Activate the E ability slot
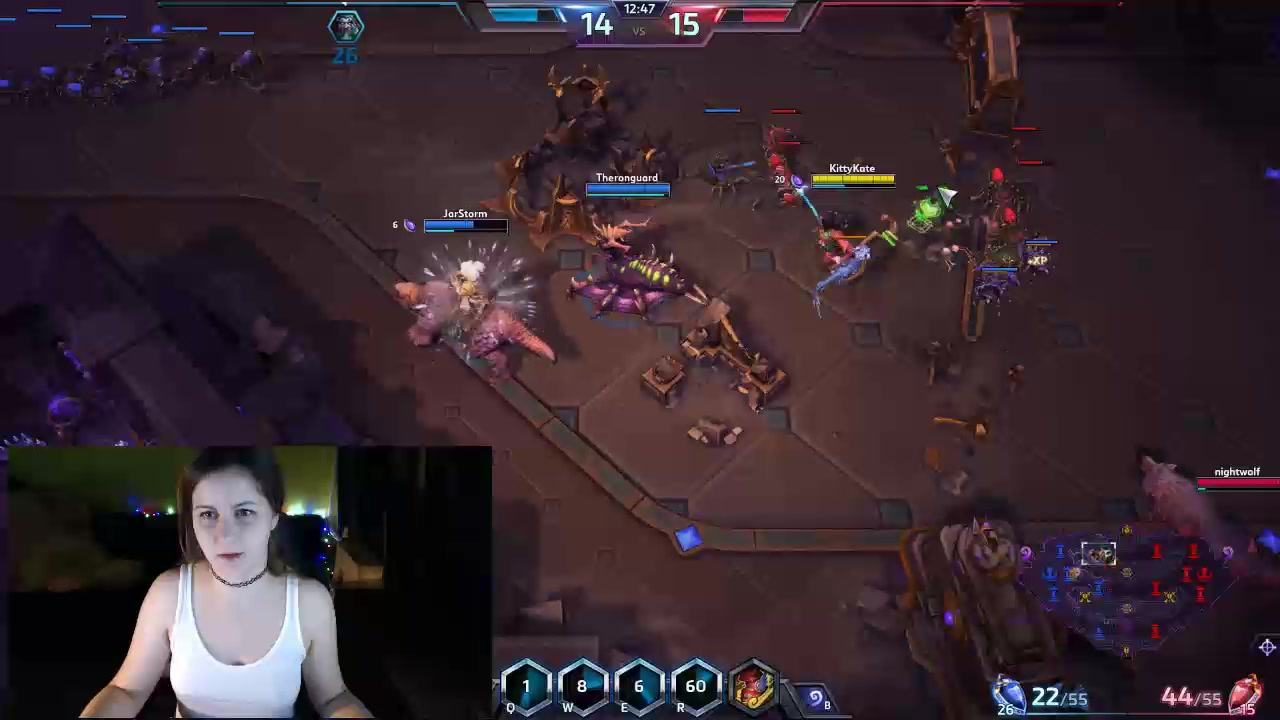1280x720 pixels. point(639,687)
